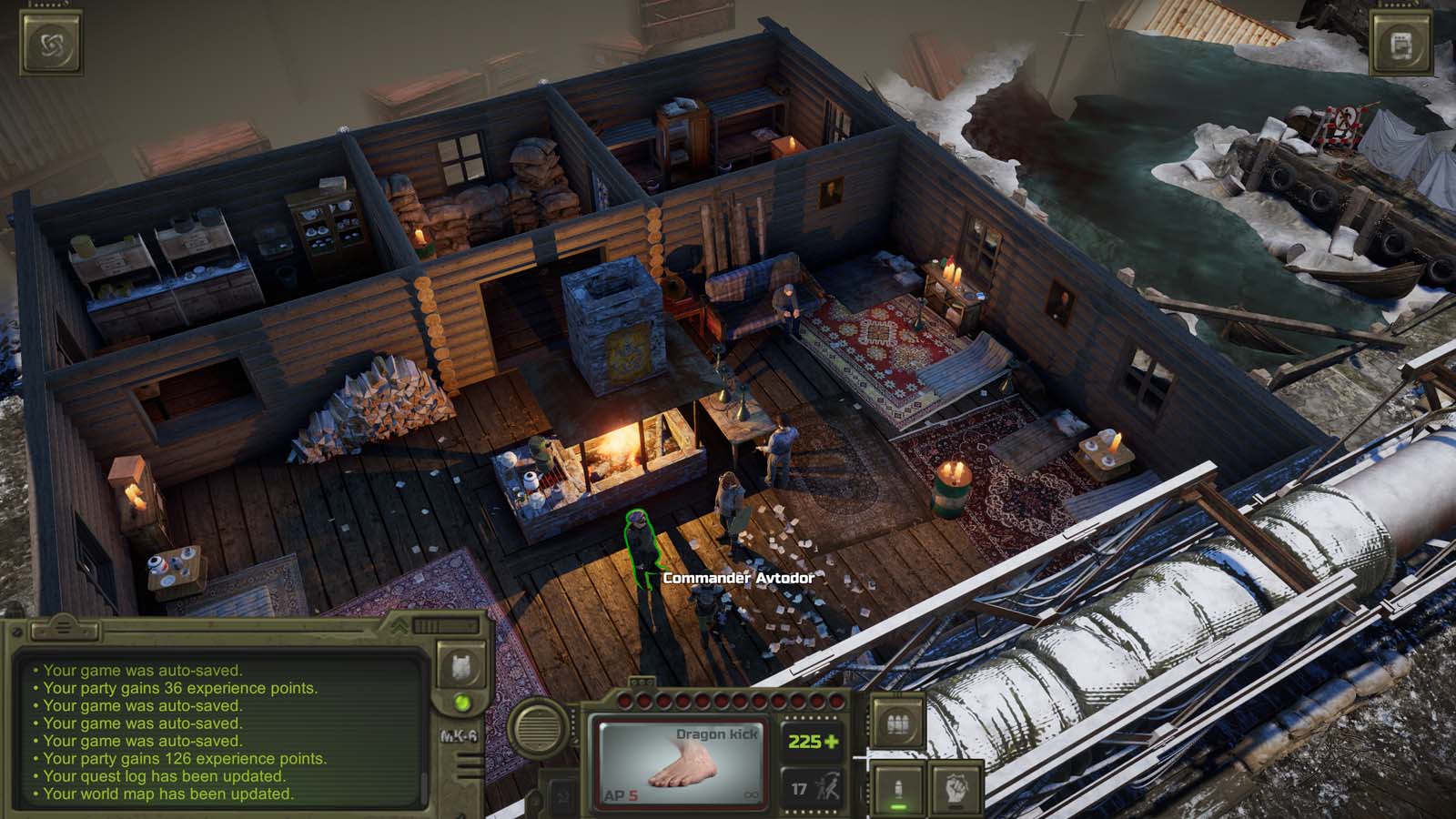1456x819 pixels.
Task: Click the green plus next to 225 health
Action: (x=833, y=742)
